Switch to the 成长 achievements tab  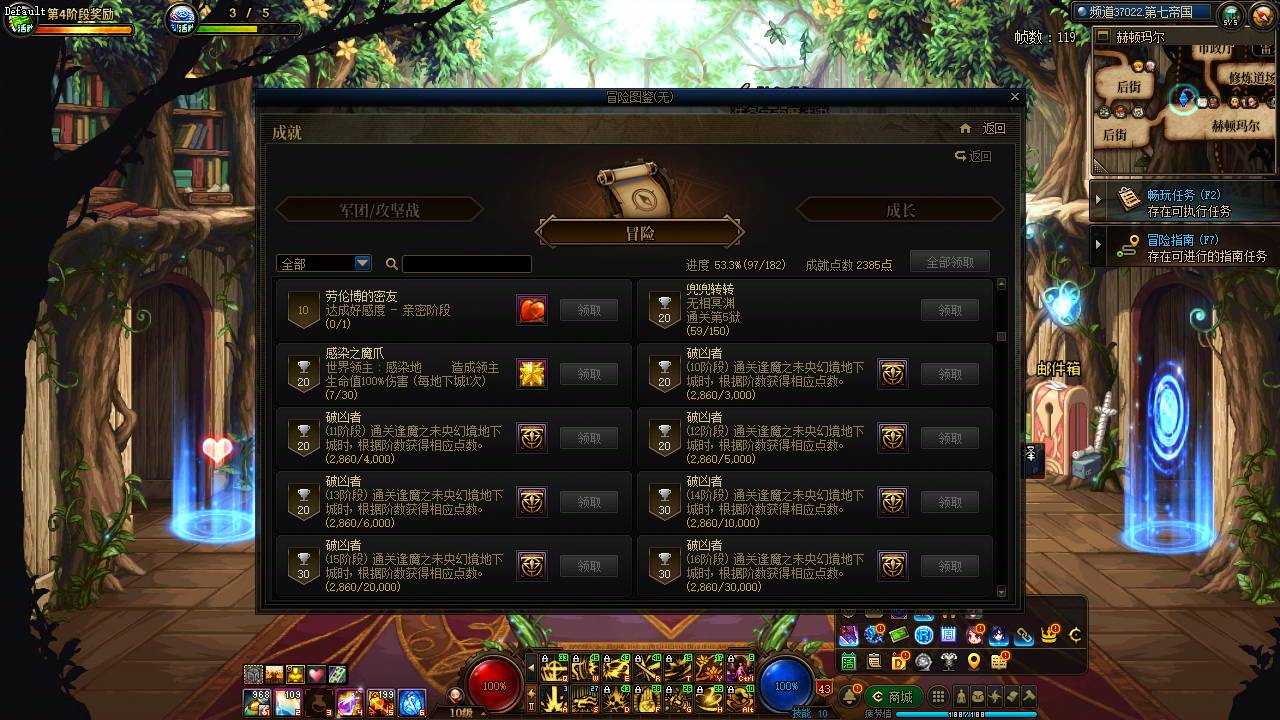pyautogui.click(x=899, y=209)
